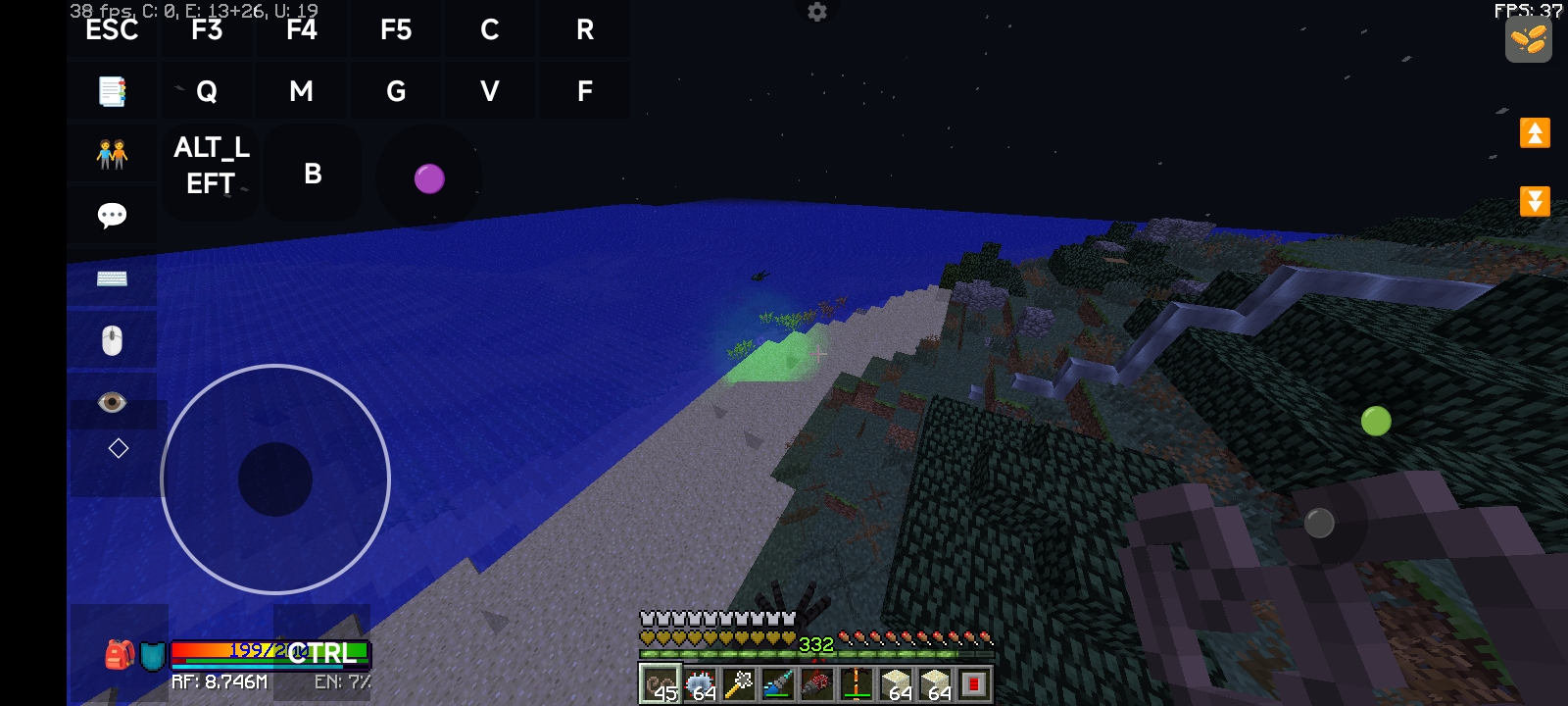Tap the F5 camera view button
Image resolution: width=1568 pixels, height=706 pixels.
coord(396,30)
